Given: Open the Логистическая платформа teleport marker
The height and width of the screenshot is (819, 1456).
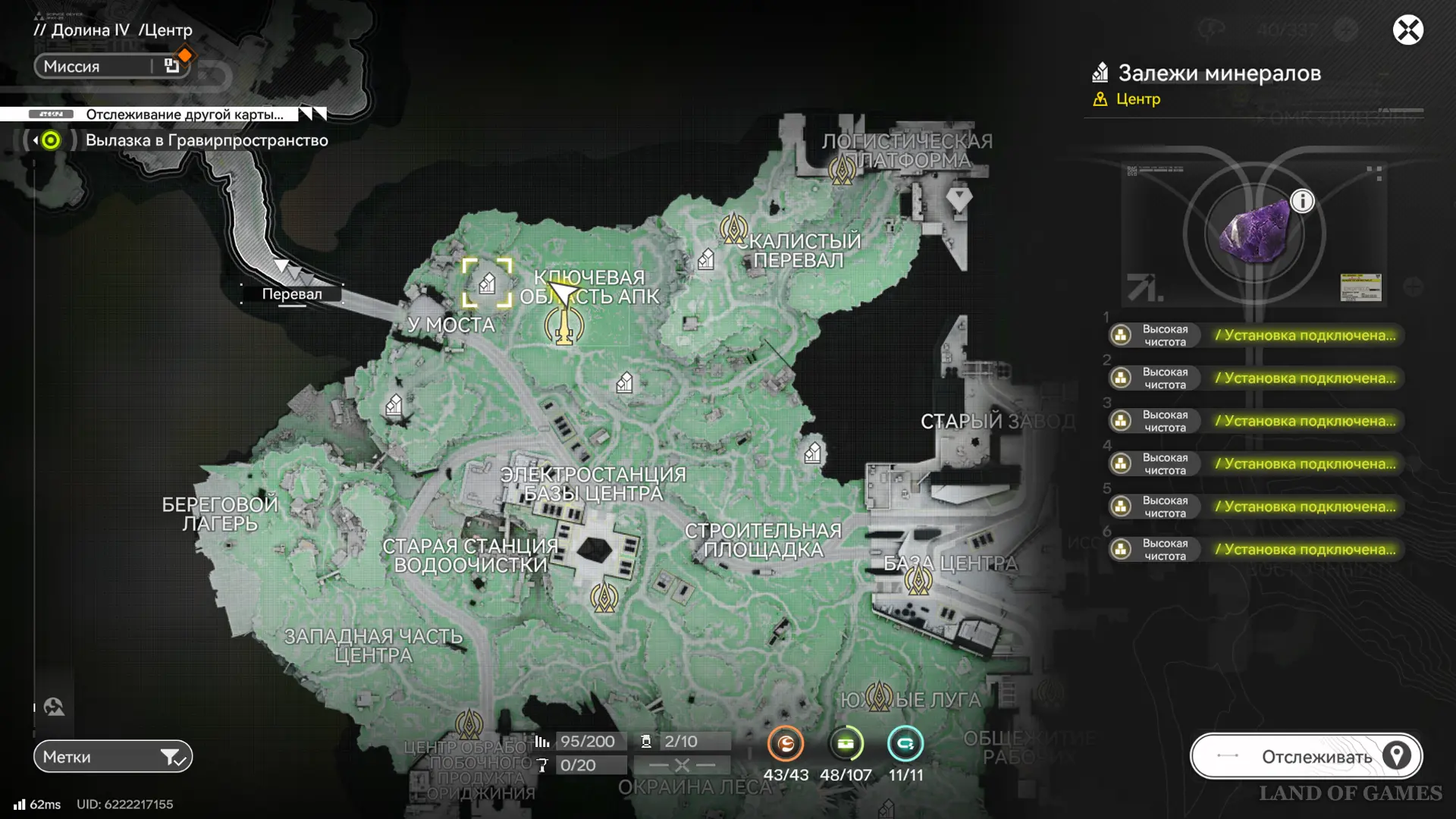Looking at the screenshot, I should (x=843, y=168).
